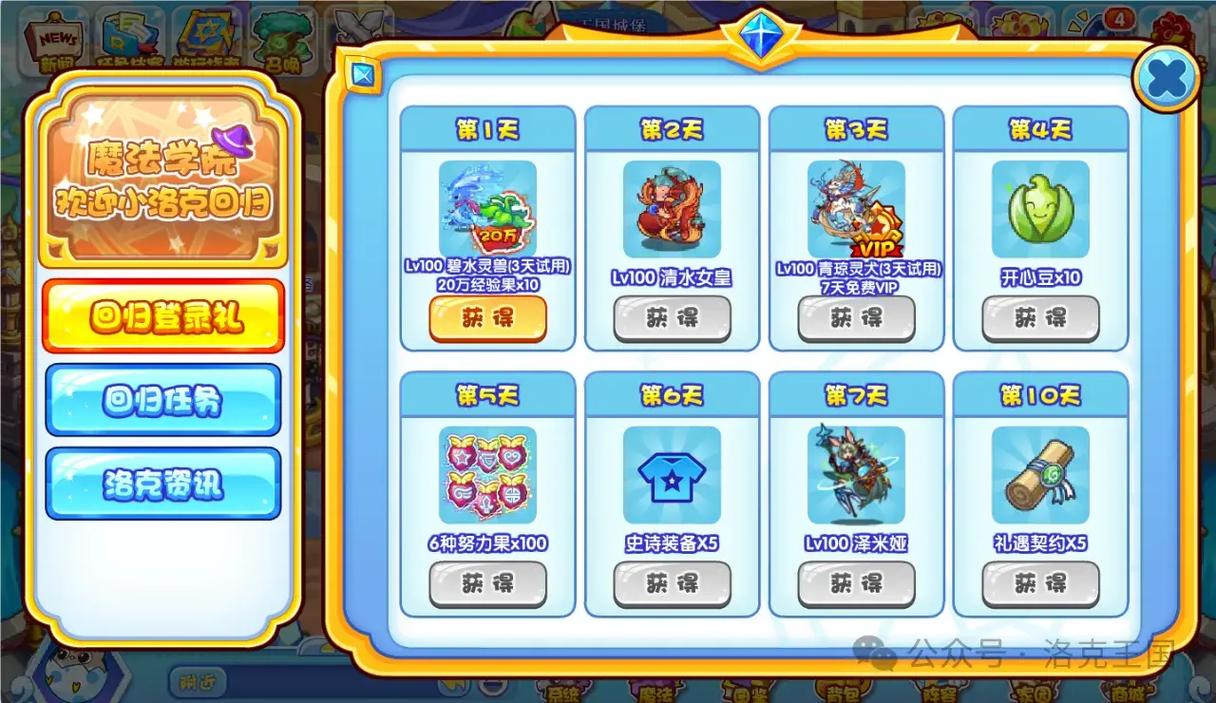1216x703 pixels.
Task: View the 碧水灵兽 Day 1 reward icon
Action: click(x=488, y=209)
